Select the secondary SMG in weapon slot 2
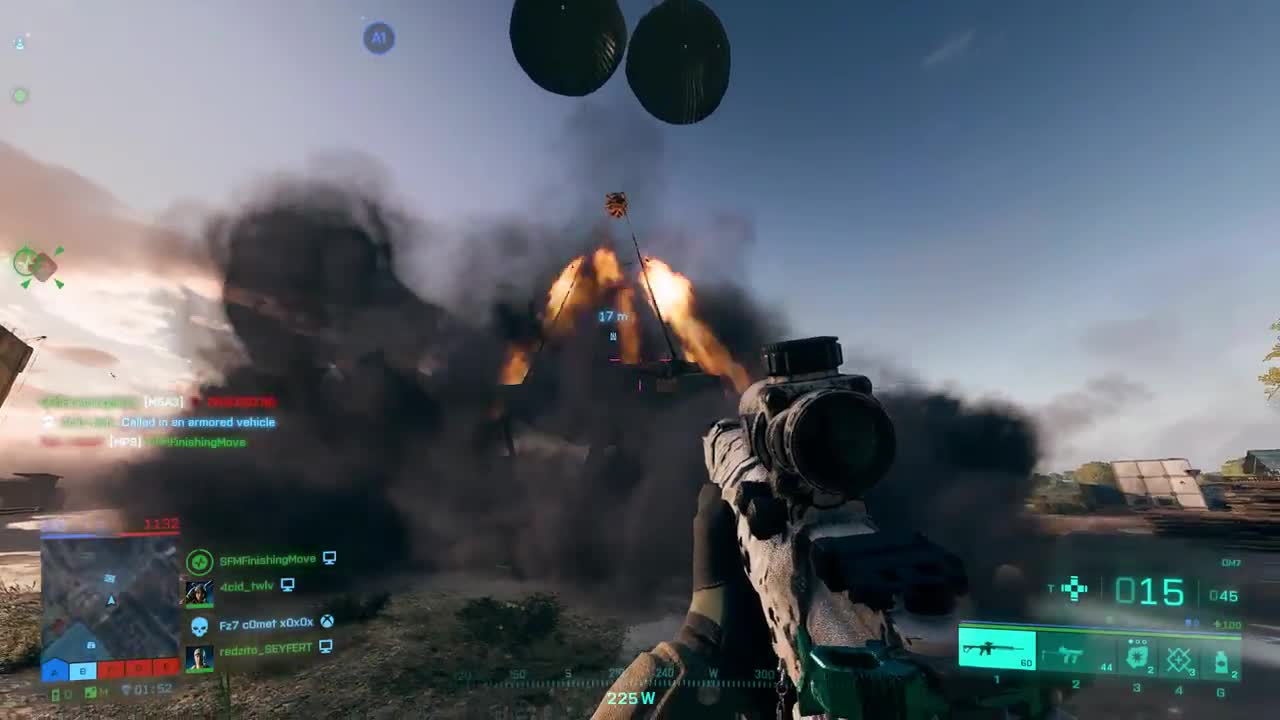 (x=1063, y=654)
